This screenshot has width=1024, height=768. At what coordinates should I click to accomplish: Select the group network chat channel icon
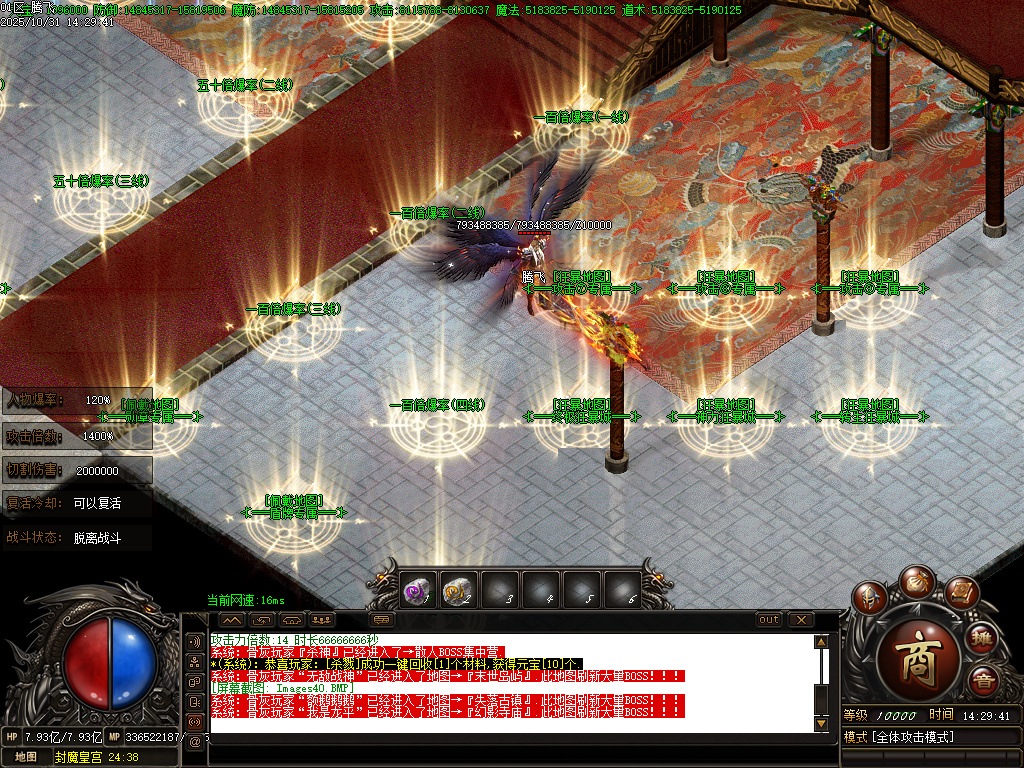pyautogui.click(x=195, y=661)
